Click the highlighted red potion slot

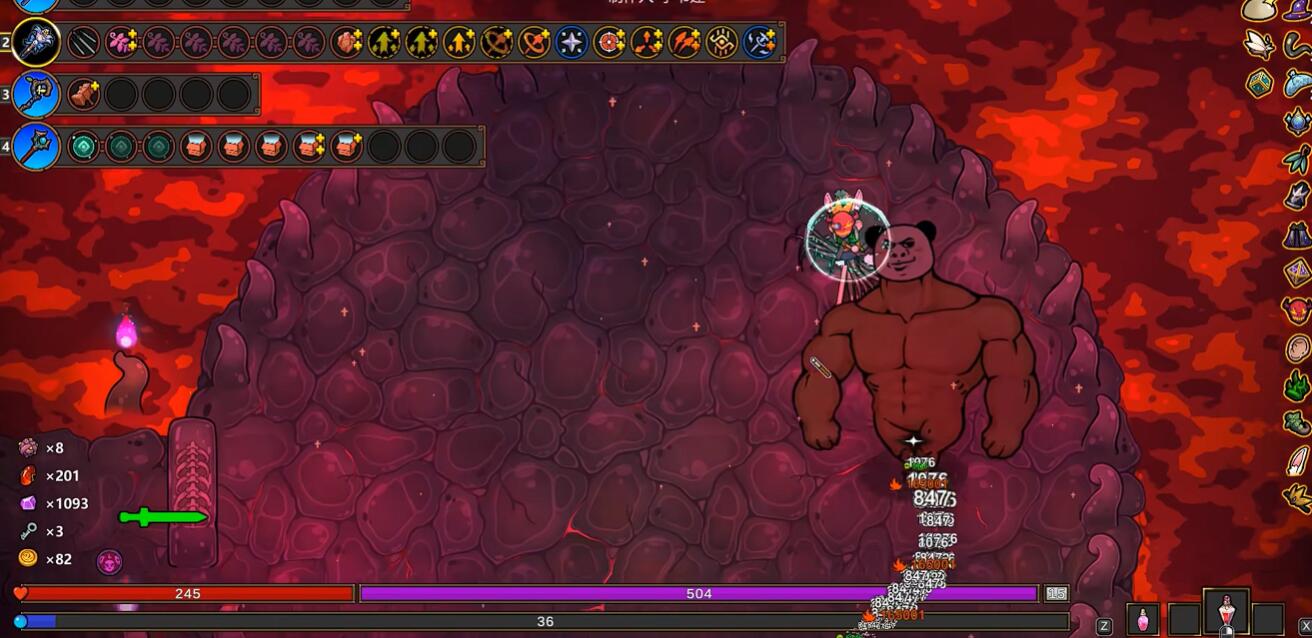click(x=1226, y=614)
